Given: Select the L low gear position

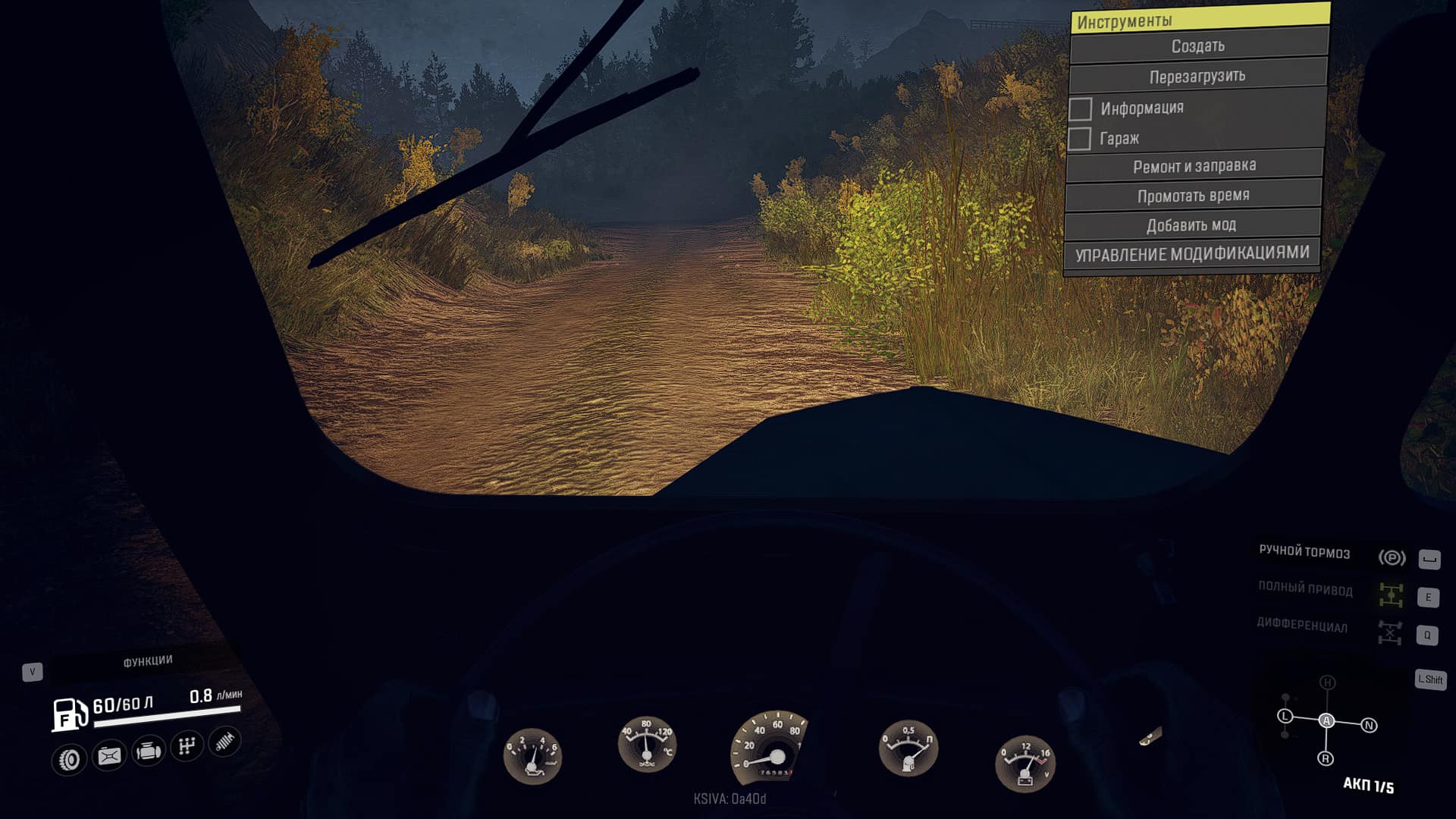Looking at the screenshot, I should click(1285, 716).
